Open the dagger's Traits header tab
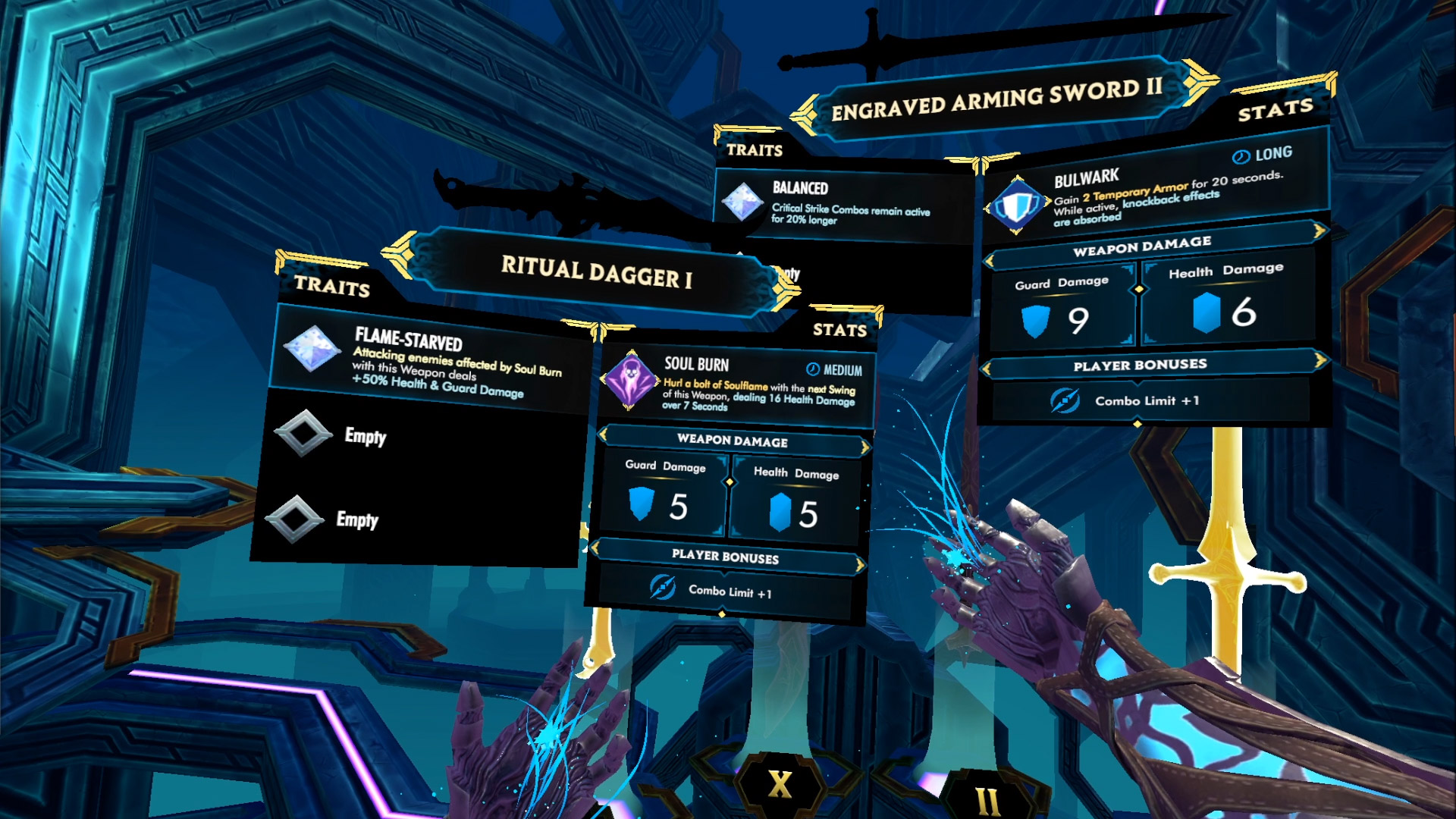Image resolution: width=1456 pixels, height=819 pixels. click(x=331, y=286)
